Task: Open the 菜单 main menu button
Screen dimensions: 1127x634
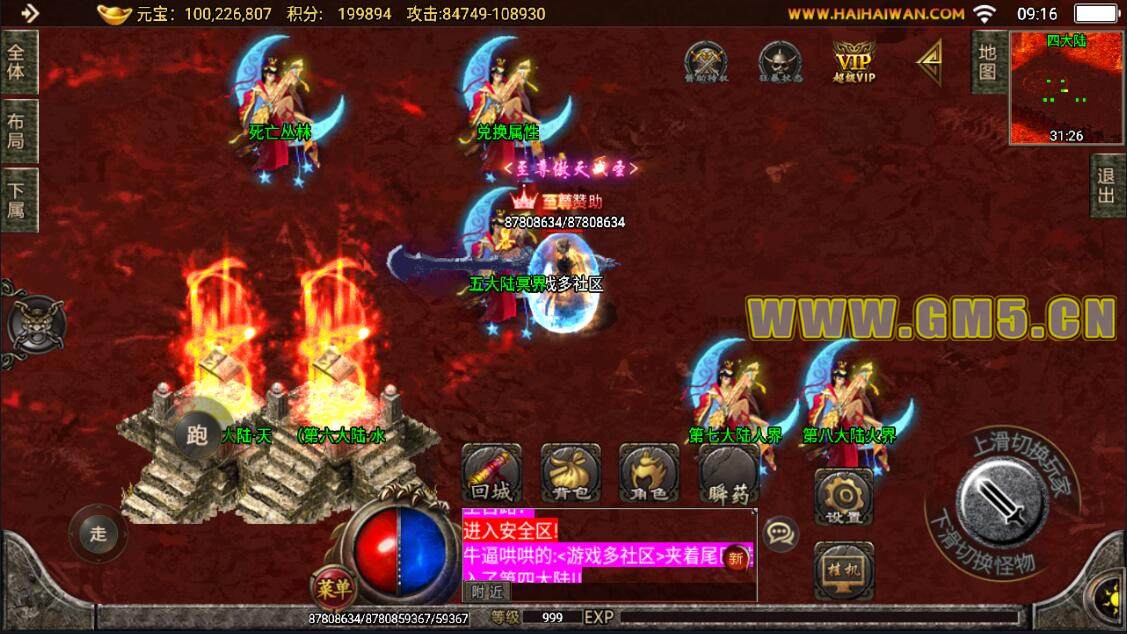Action: pyautogui.click(x=331, y=586)
